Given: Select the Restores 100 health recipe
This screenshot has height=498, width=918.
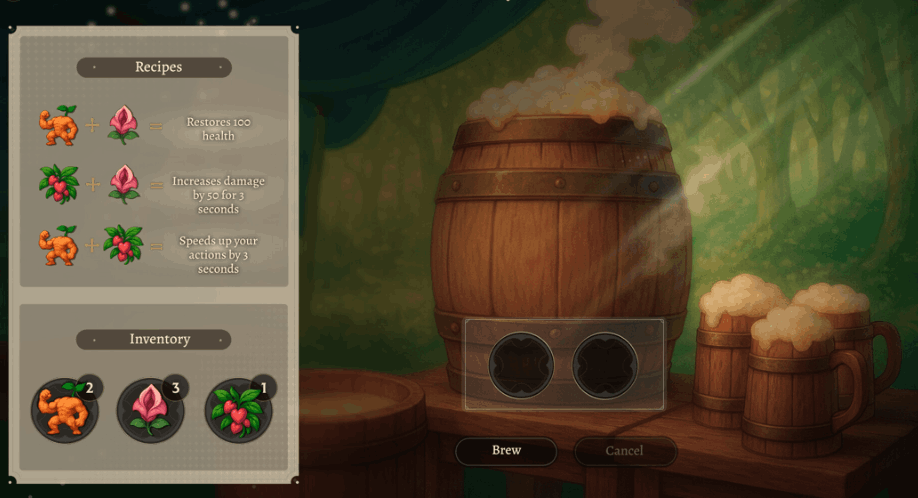Looking at the screenshot, I should coord(153,128).
